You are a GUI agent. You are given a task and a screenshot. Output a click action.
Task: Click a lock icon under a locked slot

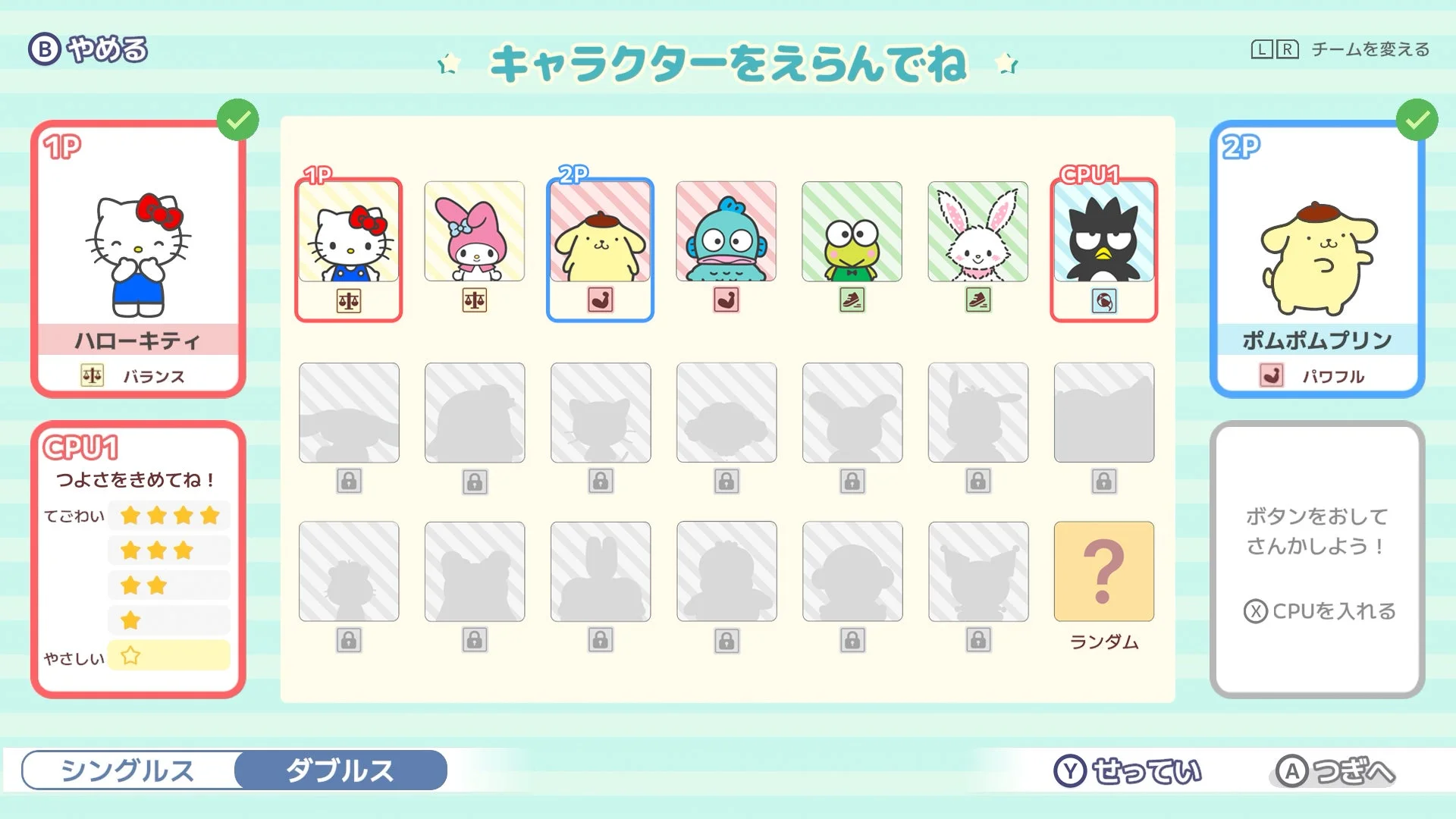coord(348,481)
